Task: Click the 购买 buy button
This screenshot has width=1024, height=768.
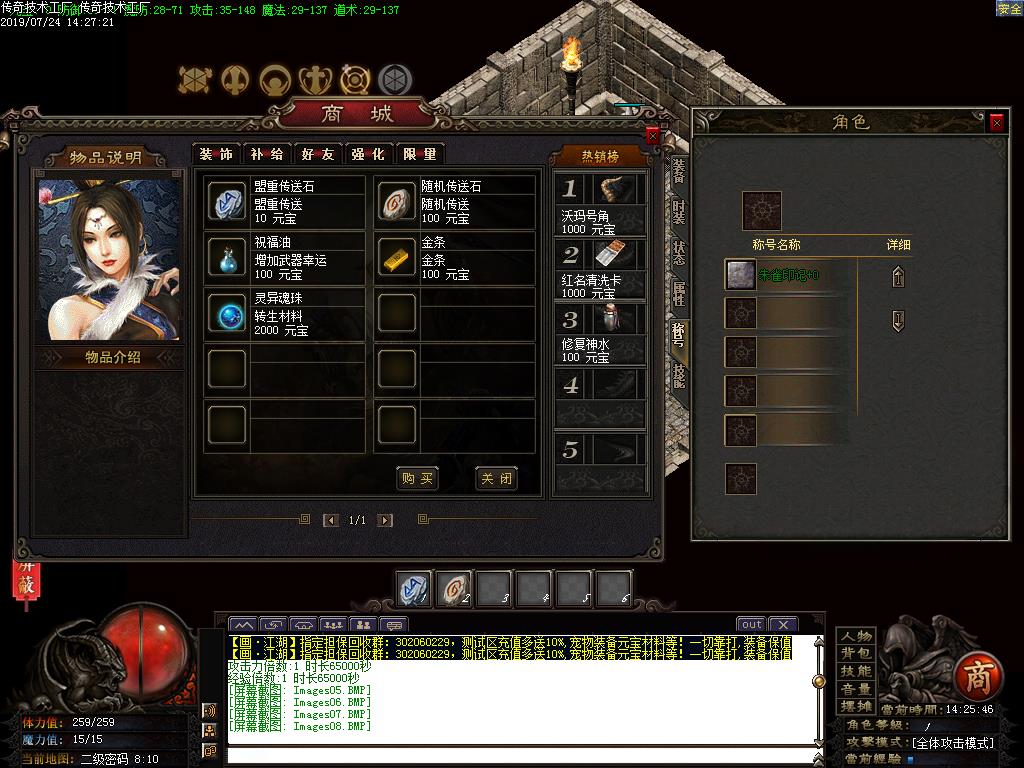Action: (x=417, y=478)
